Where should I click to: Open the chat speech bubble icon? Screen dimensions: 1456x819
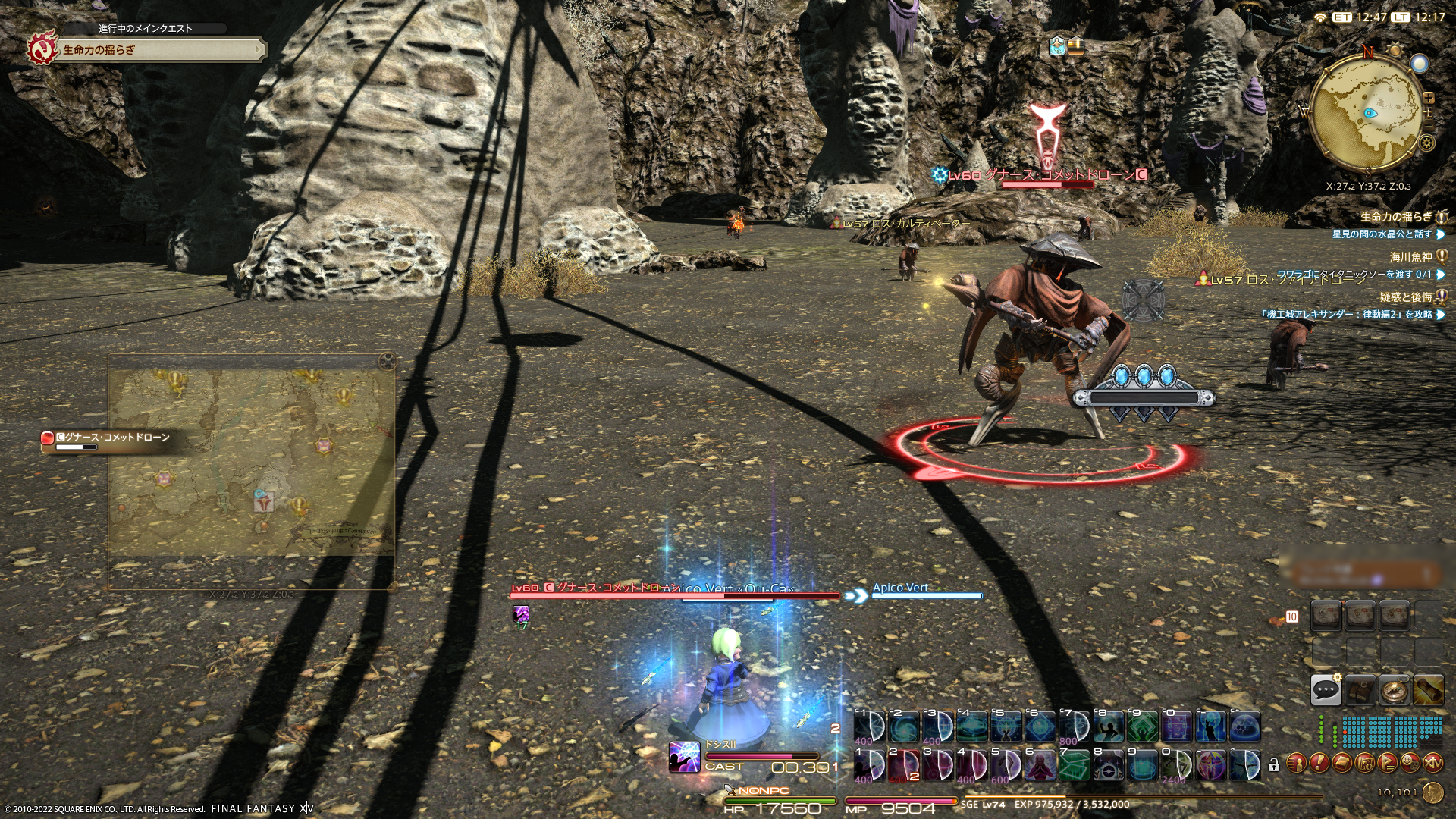1326,689
